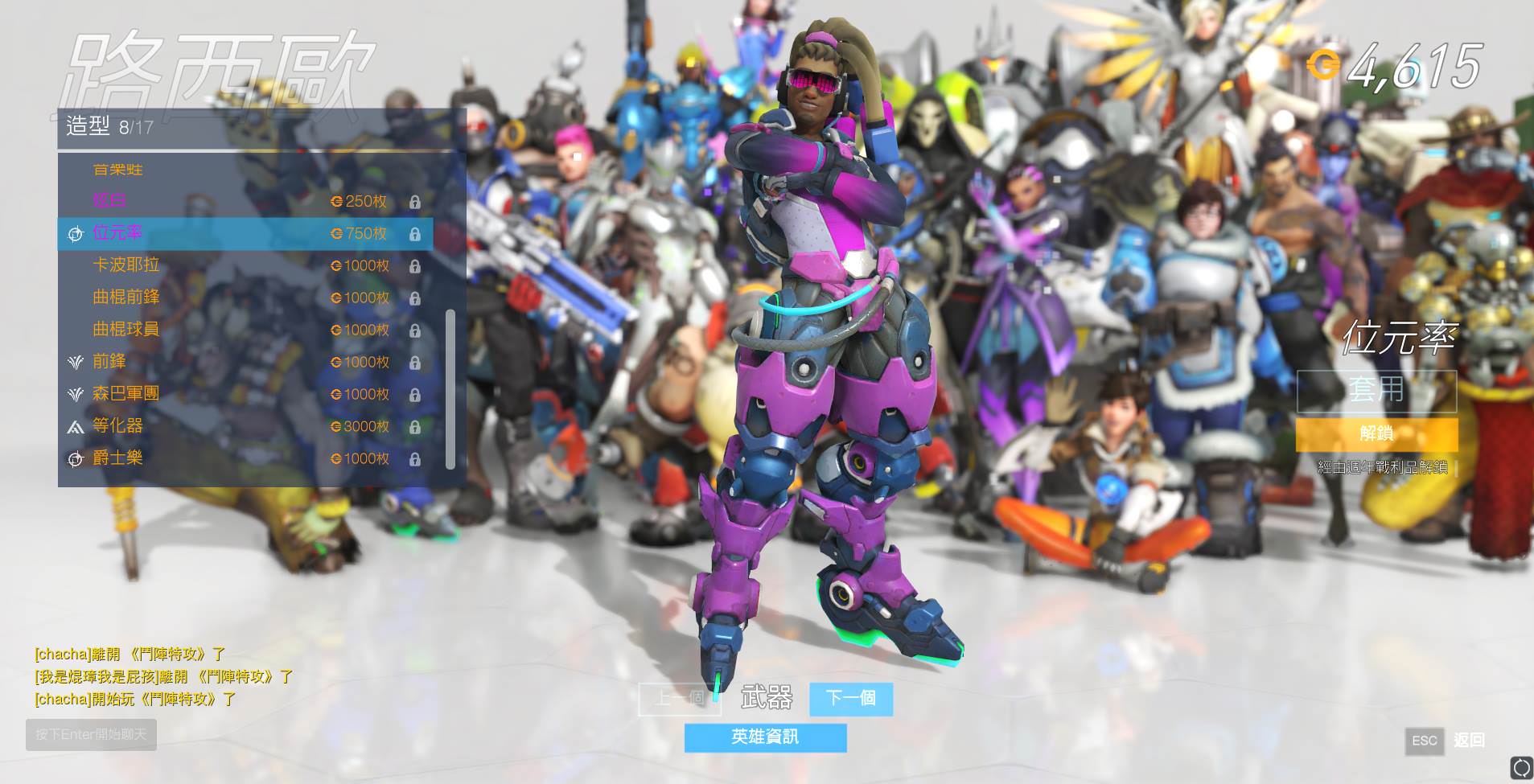Click the leaf icon next to 前鋒 skin

(x=76, y=362)
